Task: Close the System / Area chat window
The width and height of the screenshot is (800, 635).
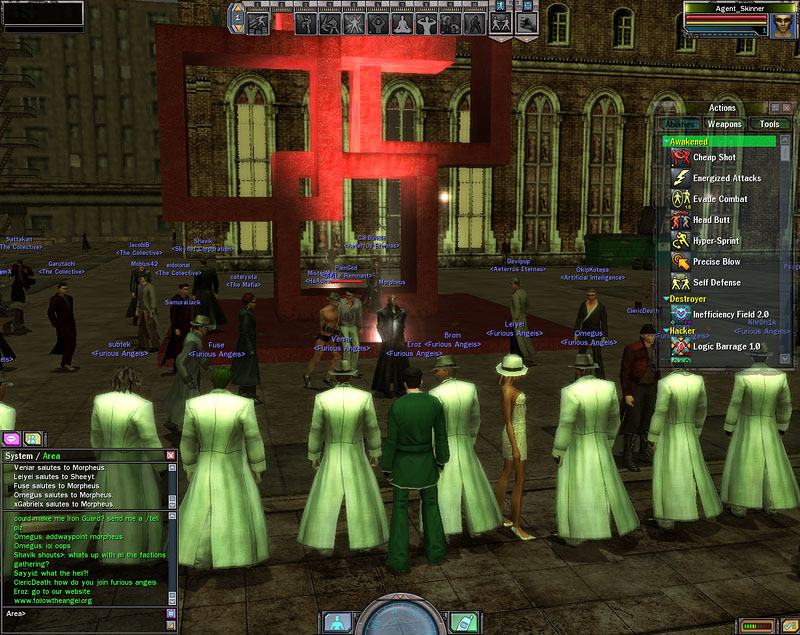Action: pyautogui.click(x=171, y=456)
